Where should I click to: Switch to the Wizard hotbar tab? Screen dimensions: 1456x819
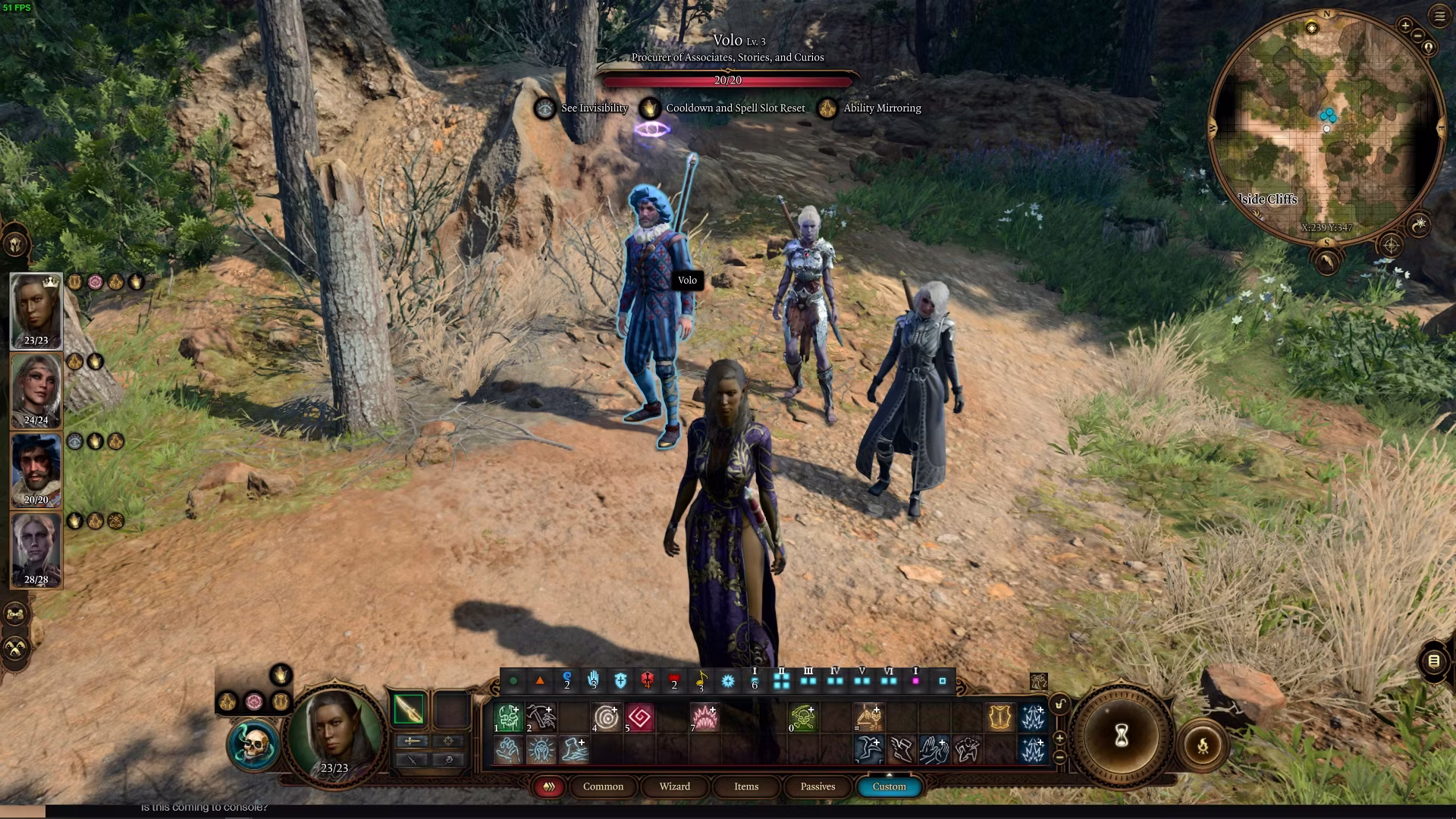tap(674, 786)
